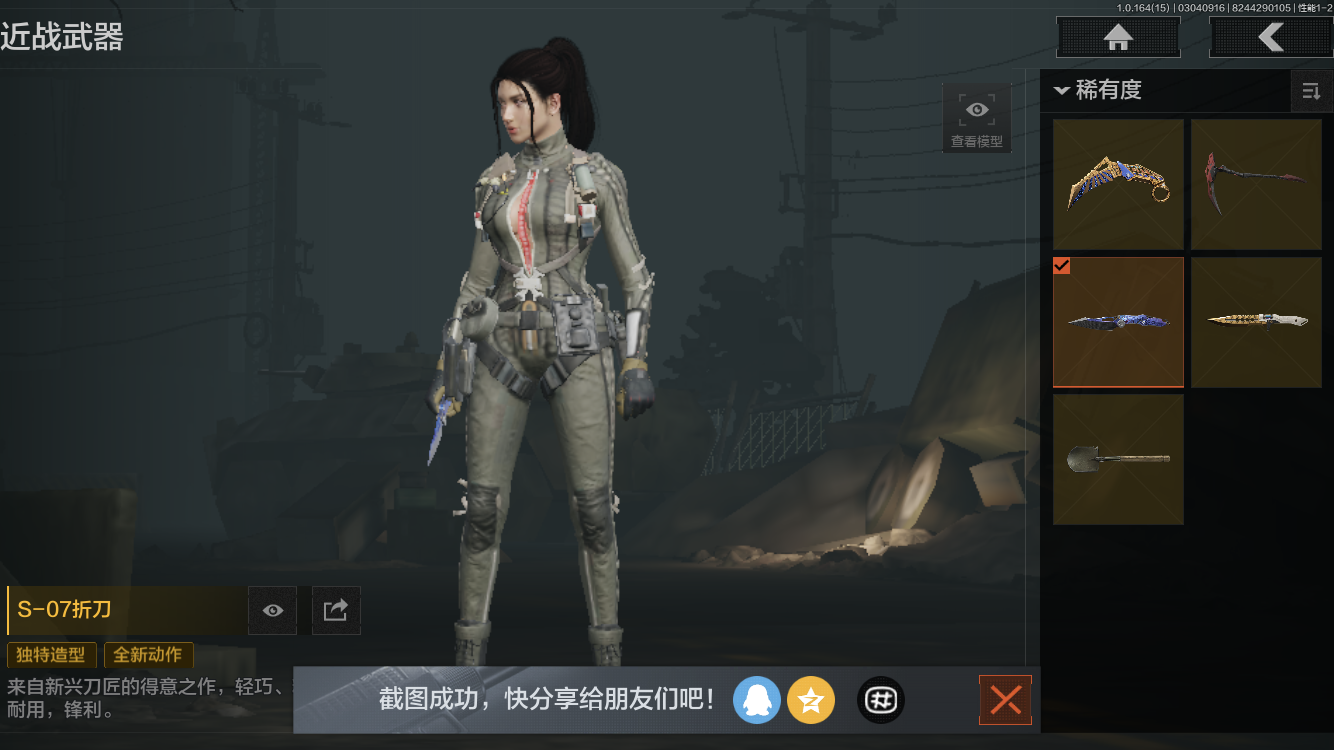The image size is (1334, 750).
Task: Click the share icon beside the weapon name
Action: [336, 610]
